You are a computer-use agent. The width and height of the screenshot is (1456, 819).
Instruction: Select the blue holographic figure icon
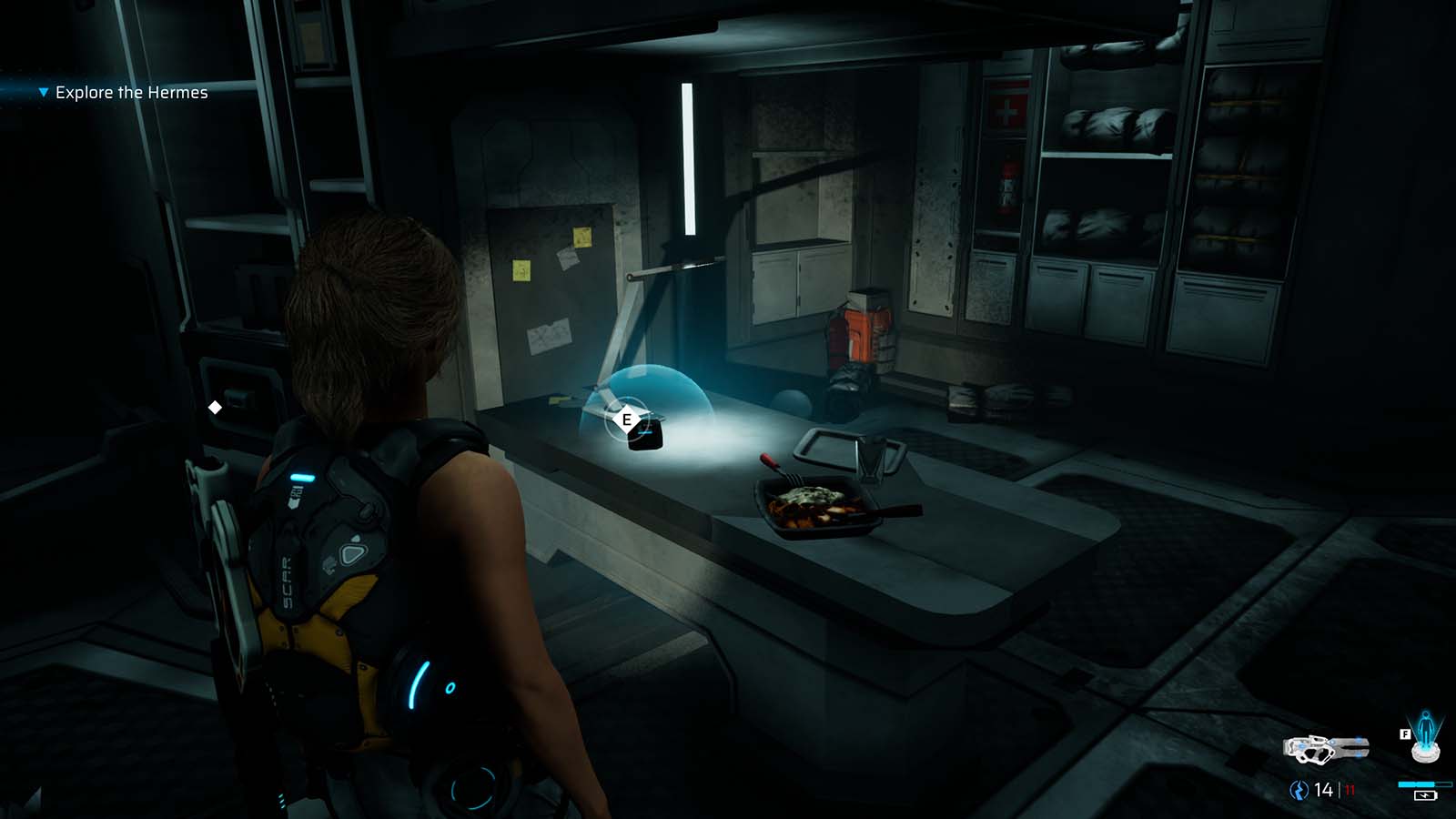pos(1425,729)
